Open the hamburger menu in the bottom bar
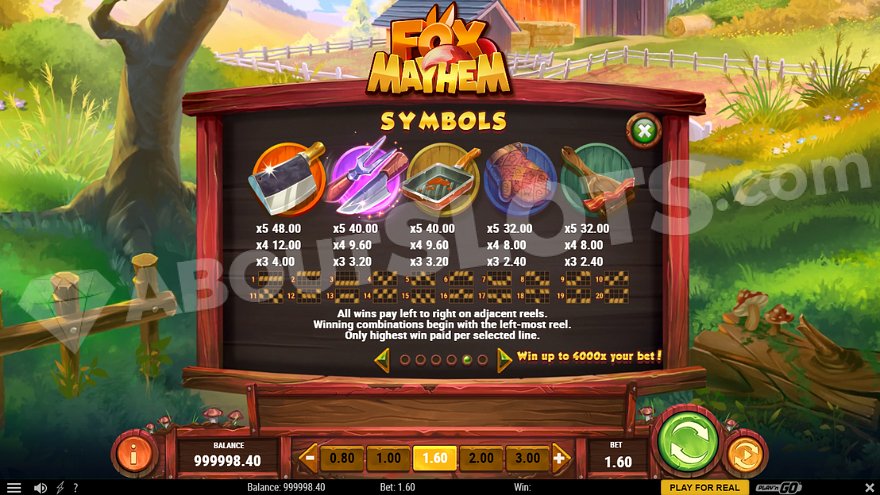The image size is (880, 495). (x=13, y=487)
